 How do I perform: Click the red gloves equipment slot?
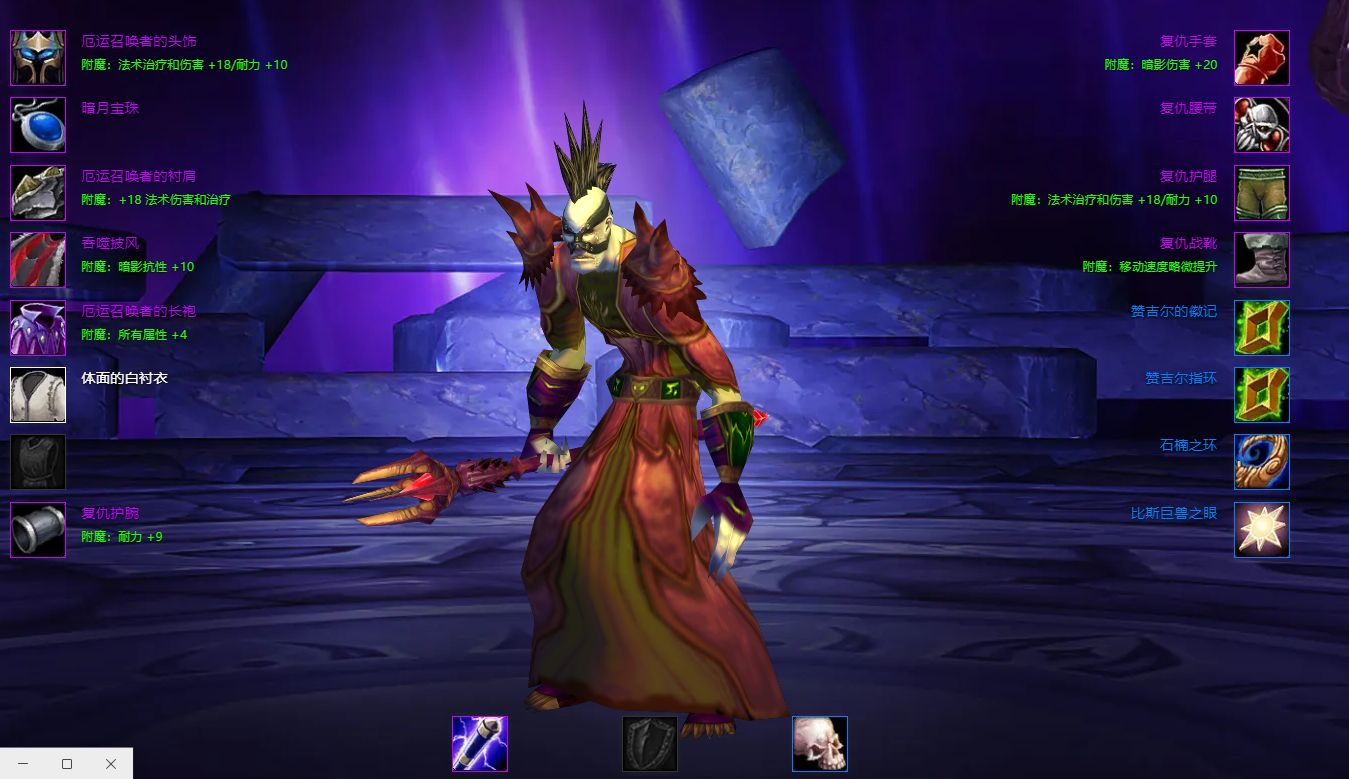(x=1262, y=58)
